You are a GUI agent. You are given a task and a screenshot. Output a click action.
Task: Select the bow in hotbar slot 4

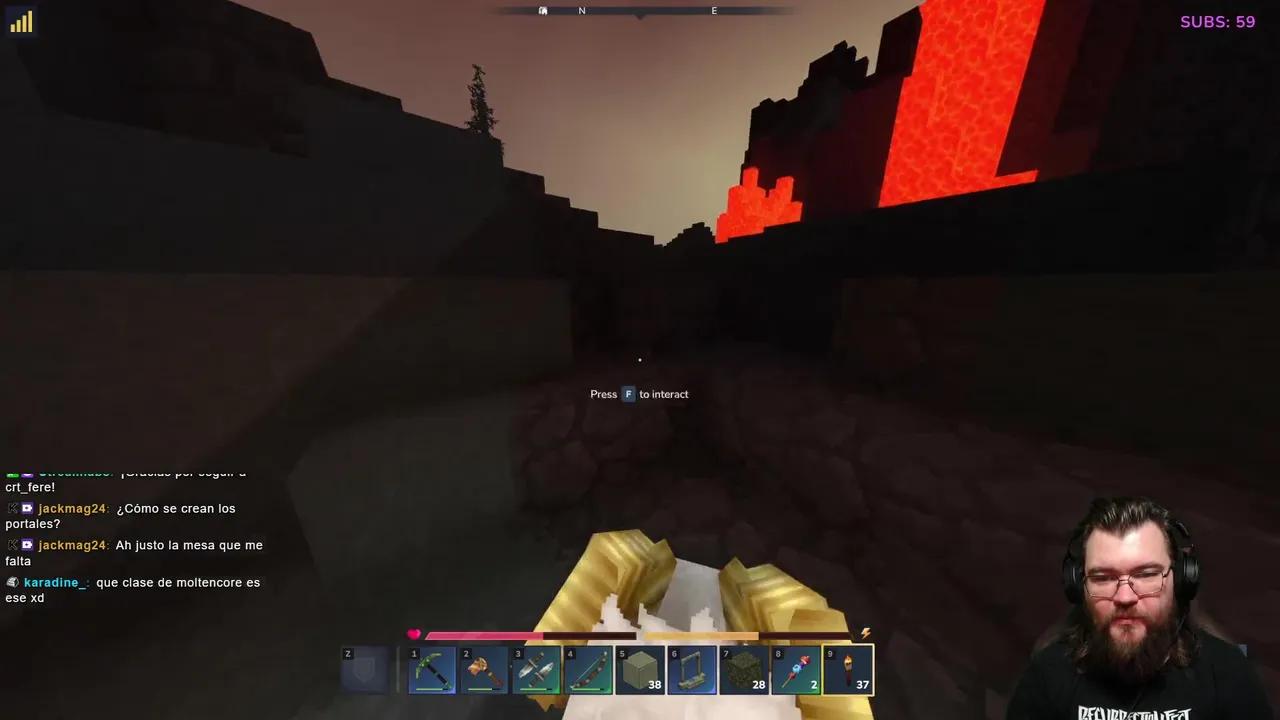pos(588,668)
